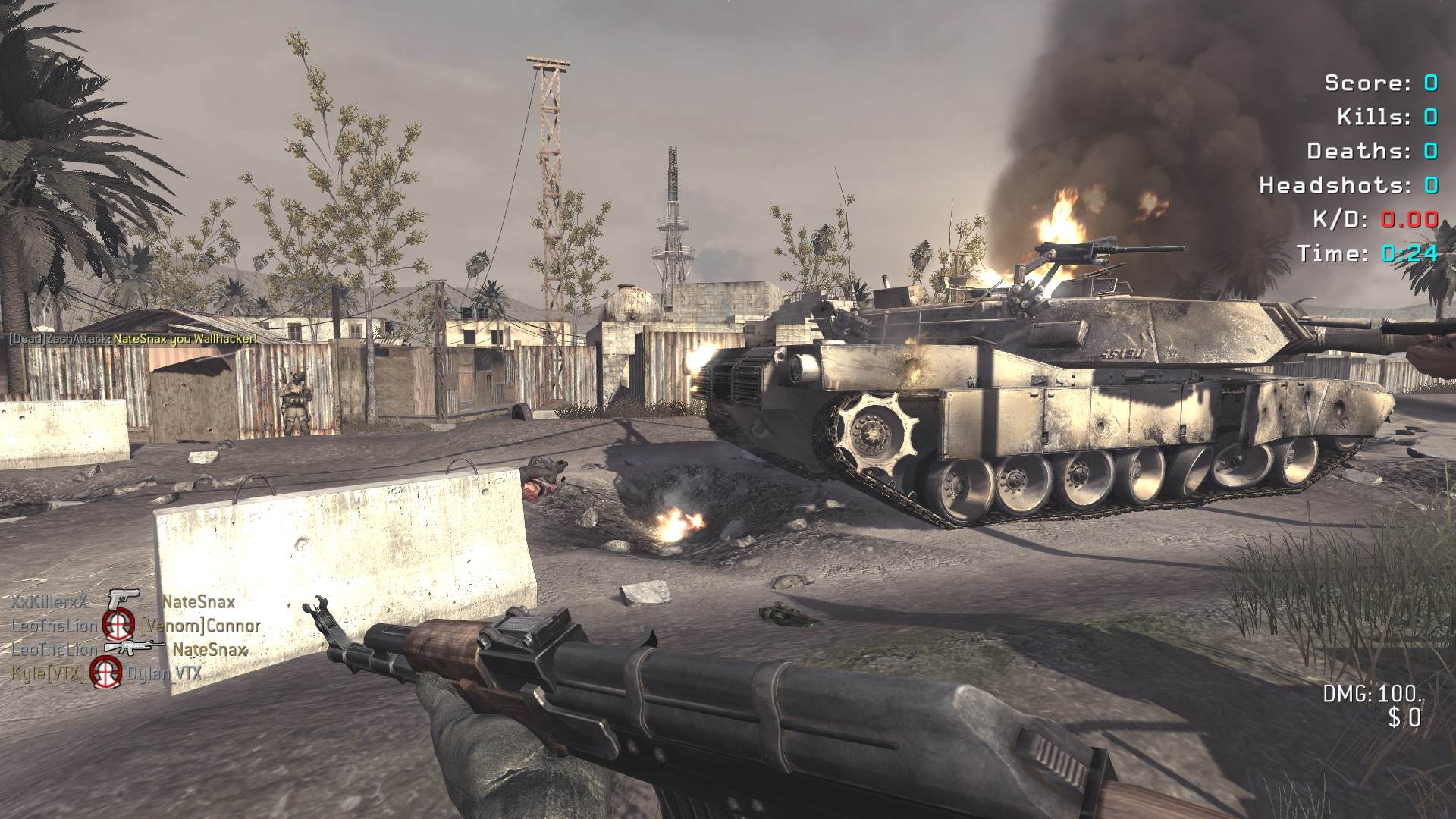Screen dimensions: 1456x819
Task: Select the pistol icon beside XxKillerxX
Action: [121, 601]
